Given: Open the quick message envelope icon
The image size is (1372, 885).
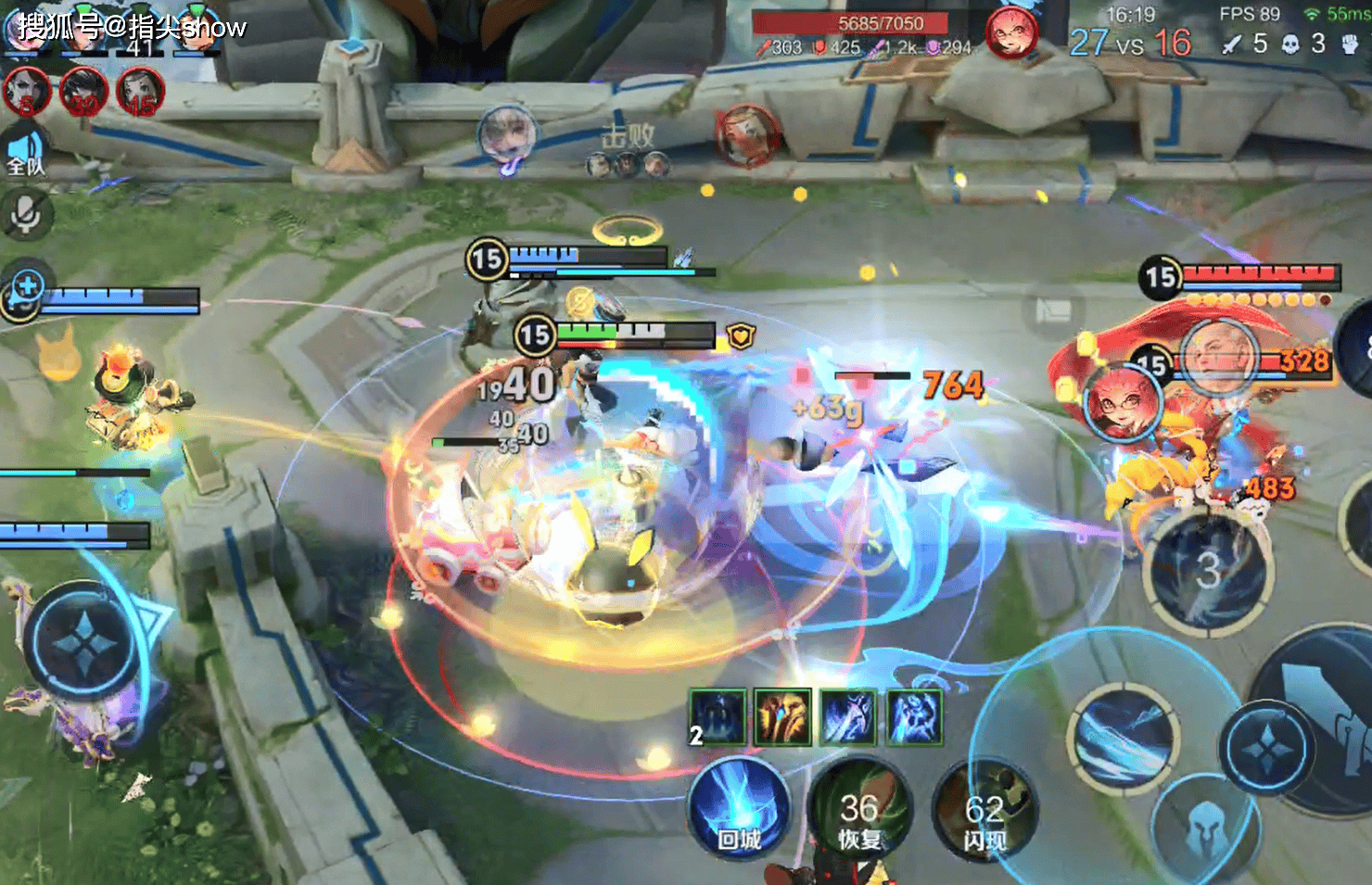Looking at the screenshot, I should 1053,310.
